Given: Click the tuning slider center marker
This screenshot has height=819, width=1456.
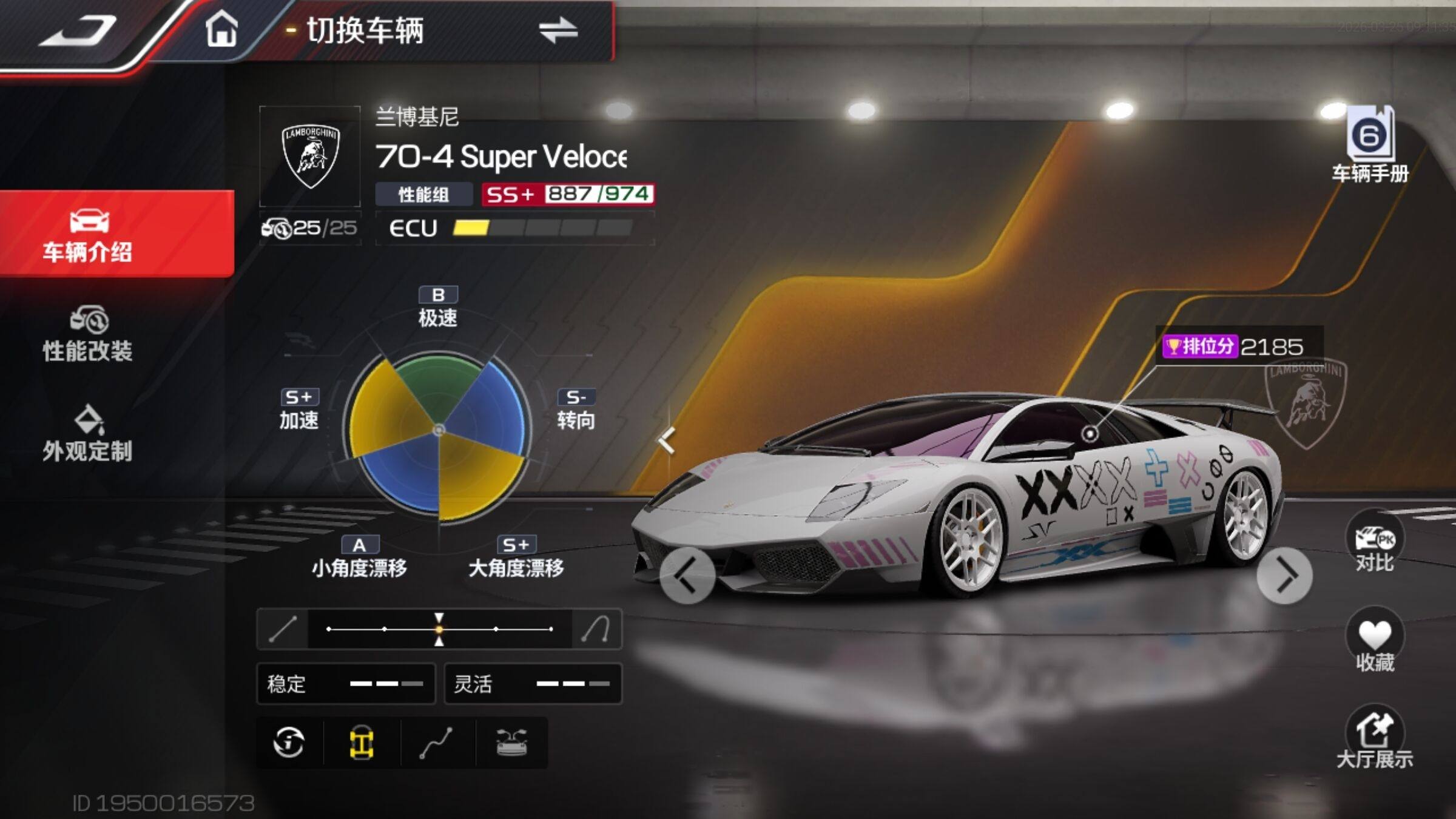Looking at the screenshot, I should coord(439,629).
